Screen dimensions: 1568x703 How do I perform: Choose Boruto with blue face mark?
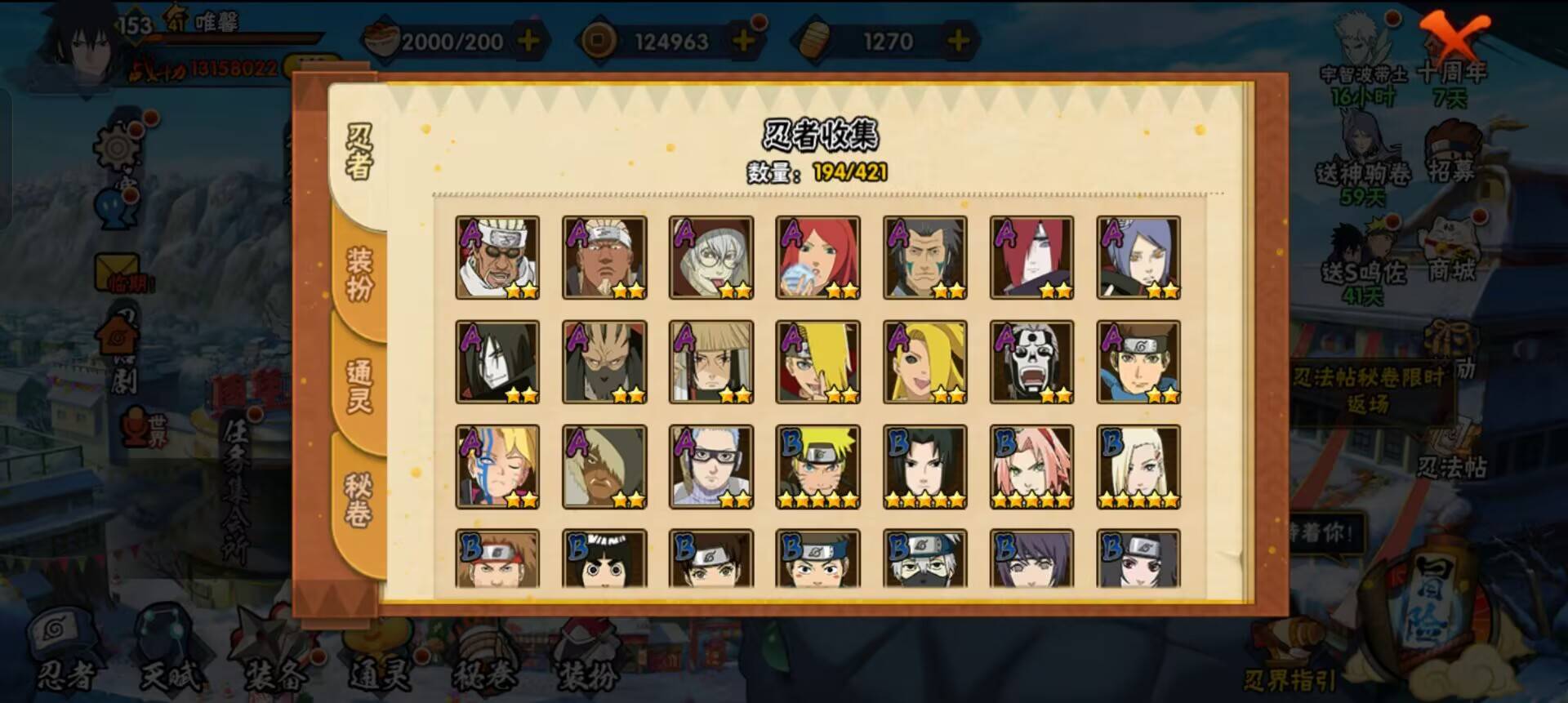pos(497,466)
